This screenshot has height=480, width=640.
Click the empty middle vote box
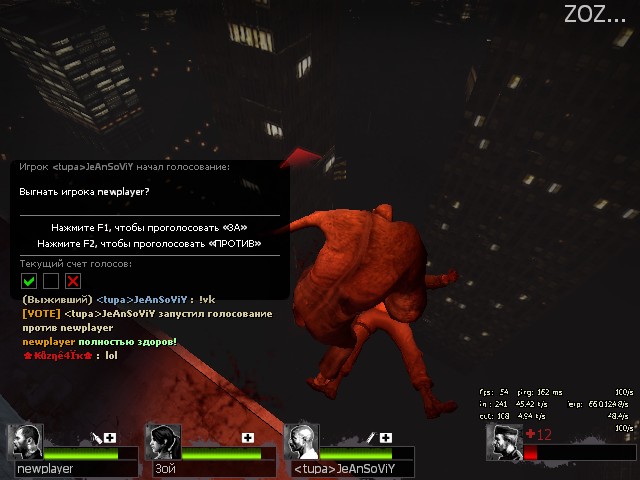click(51, 281)
